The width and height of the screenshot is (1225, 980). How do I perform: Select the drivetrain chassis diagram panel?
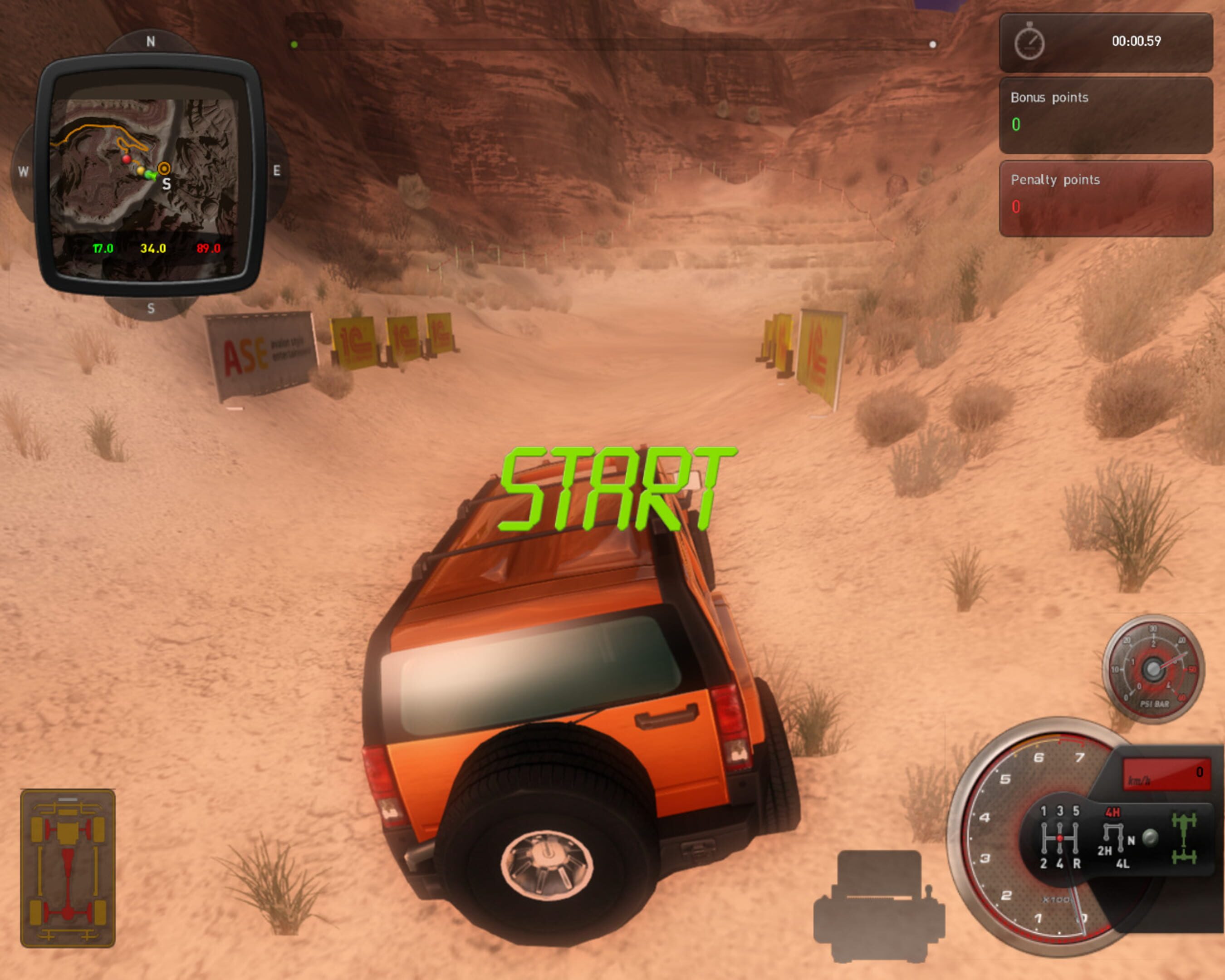pos(68,868)
